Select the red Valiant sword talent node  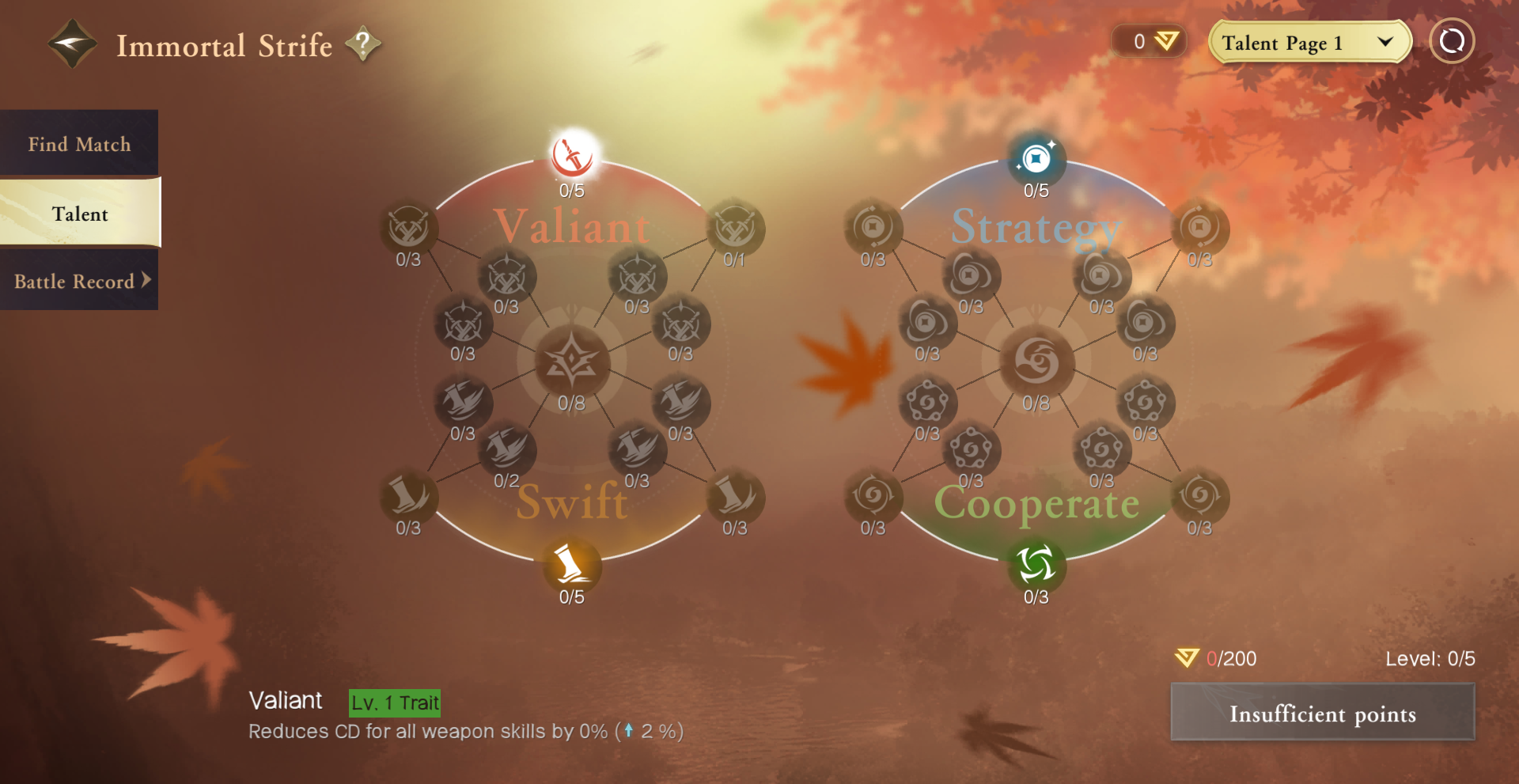[572, 156]
